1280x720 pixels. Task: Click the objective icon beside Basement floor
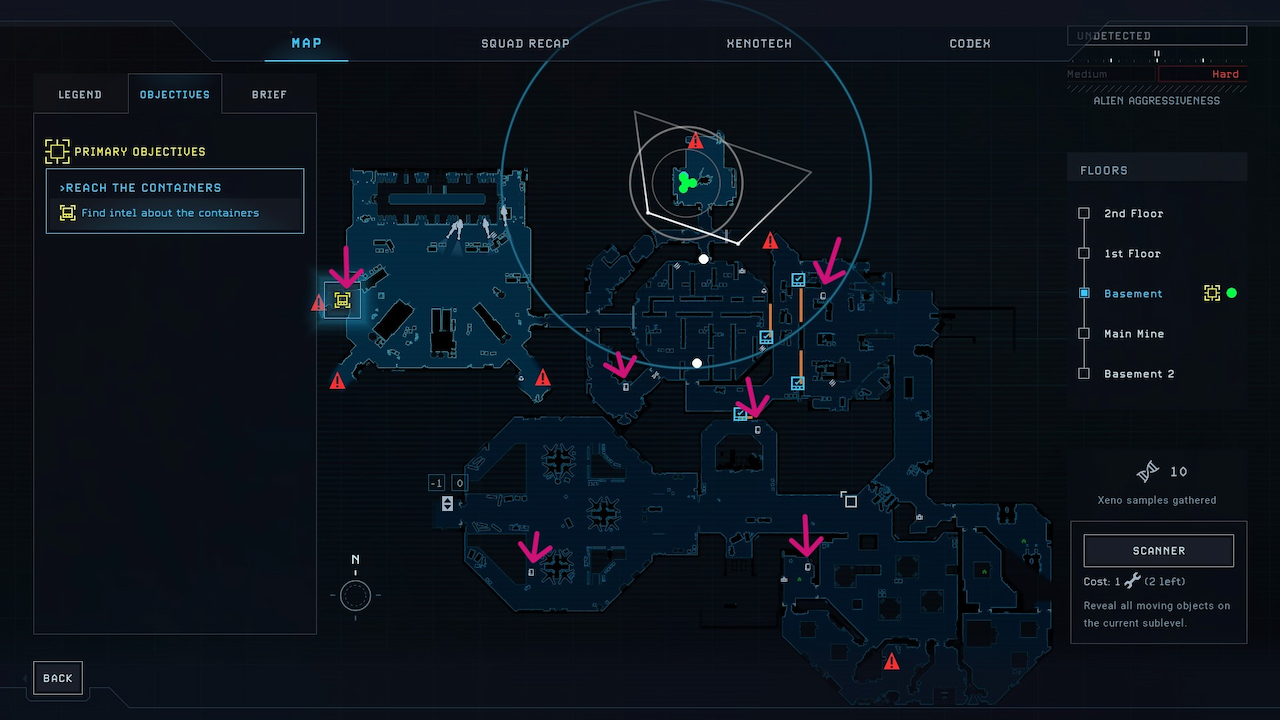1212,293
